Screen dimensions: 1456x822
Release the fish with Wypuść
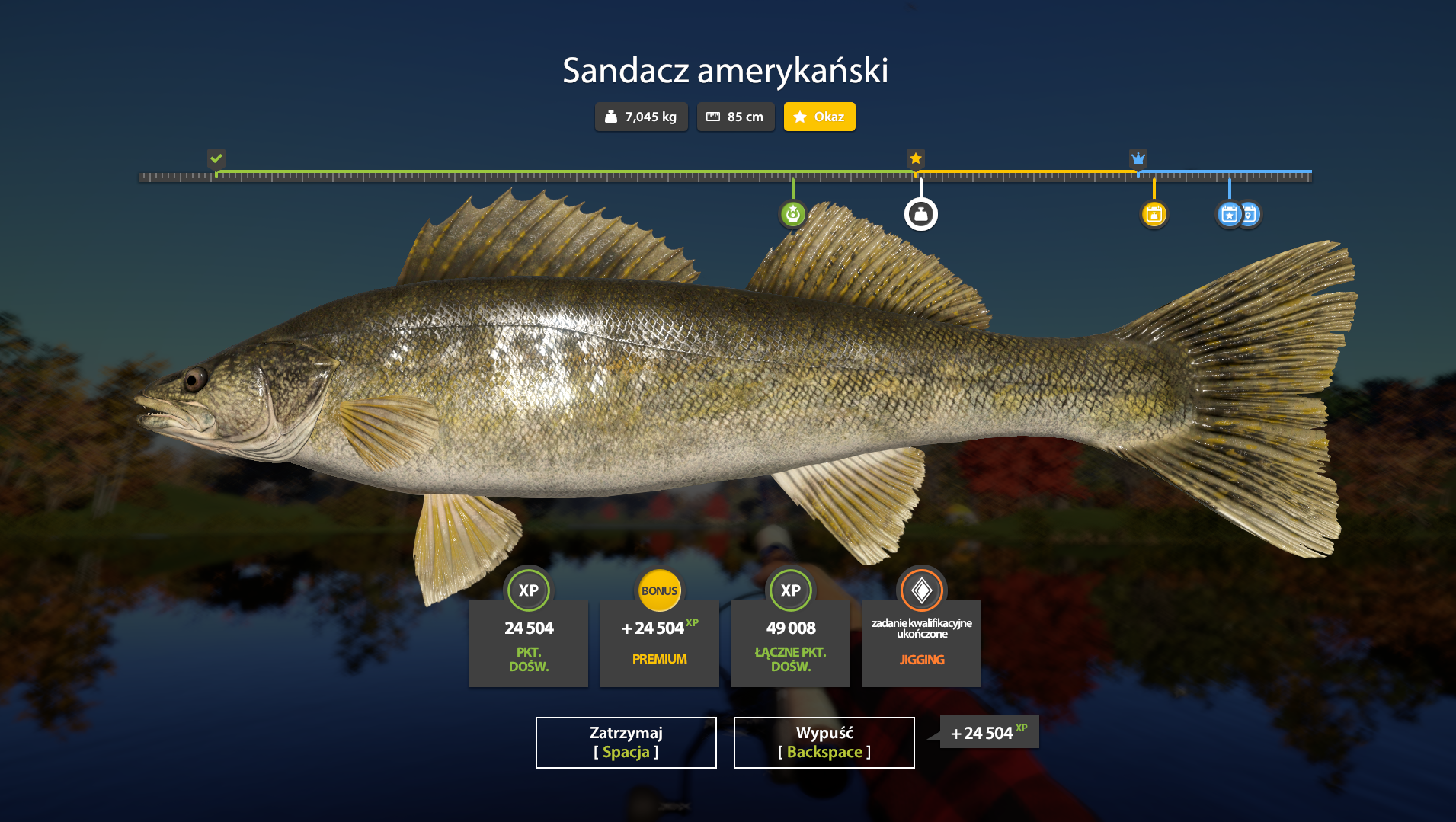point(824,742)
